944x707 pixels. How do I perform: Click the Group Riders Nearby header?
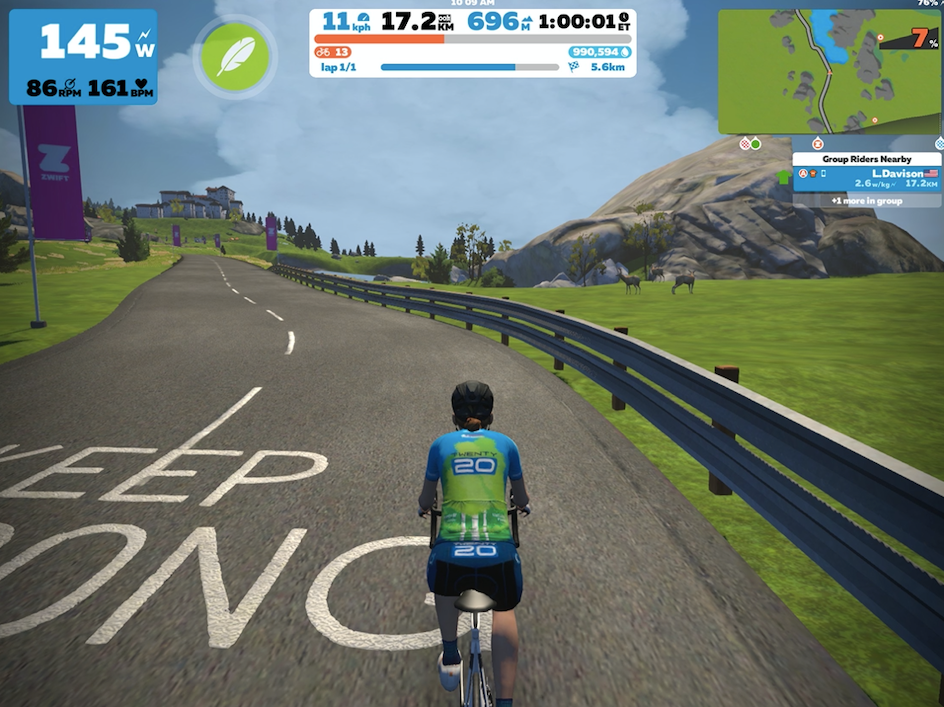867,159
